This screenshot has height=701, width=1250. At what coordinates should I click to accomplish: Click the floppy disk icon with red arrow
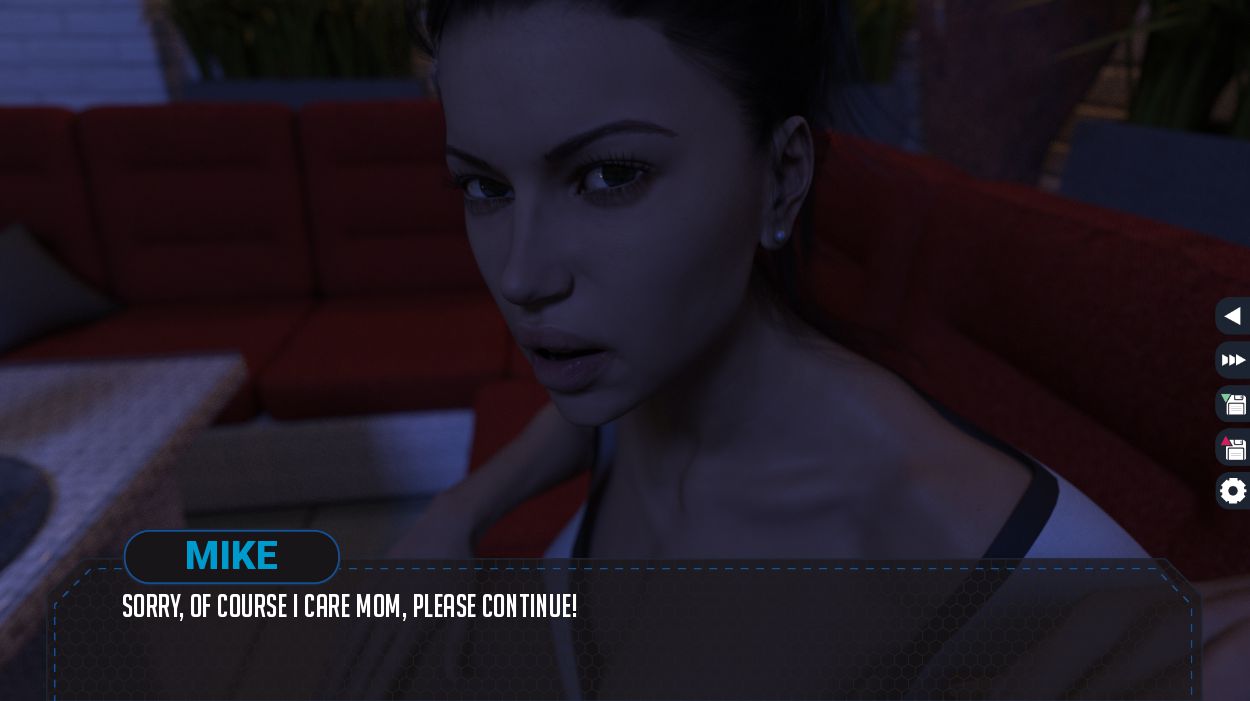(1234, 448)
